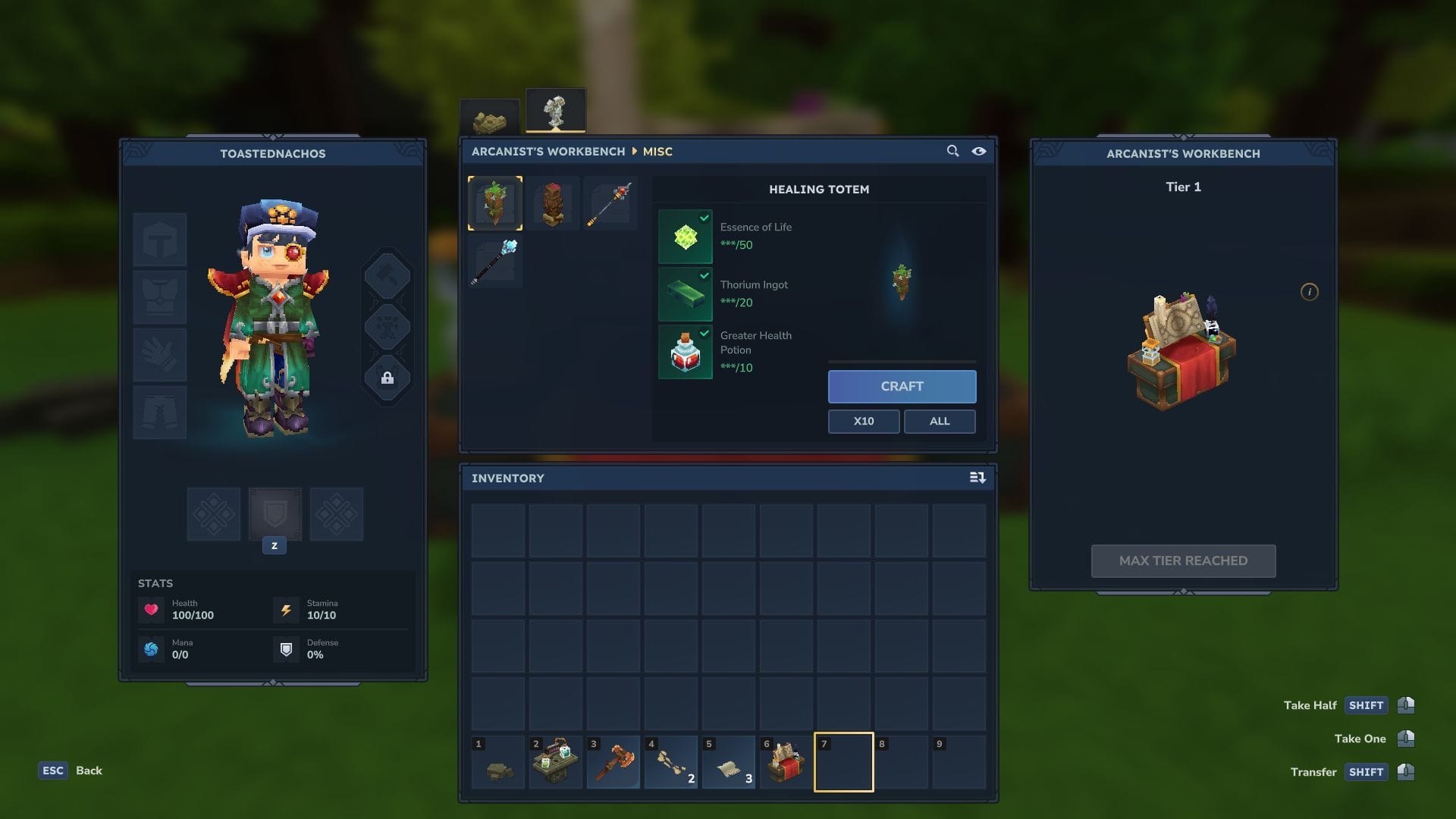Pick the red-gem staff recipe
This screenshot has width=1456, height=819.
(610, 203)
